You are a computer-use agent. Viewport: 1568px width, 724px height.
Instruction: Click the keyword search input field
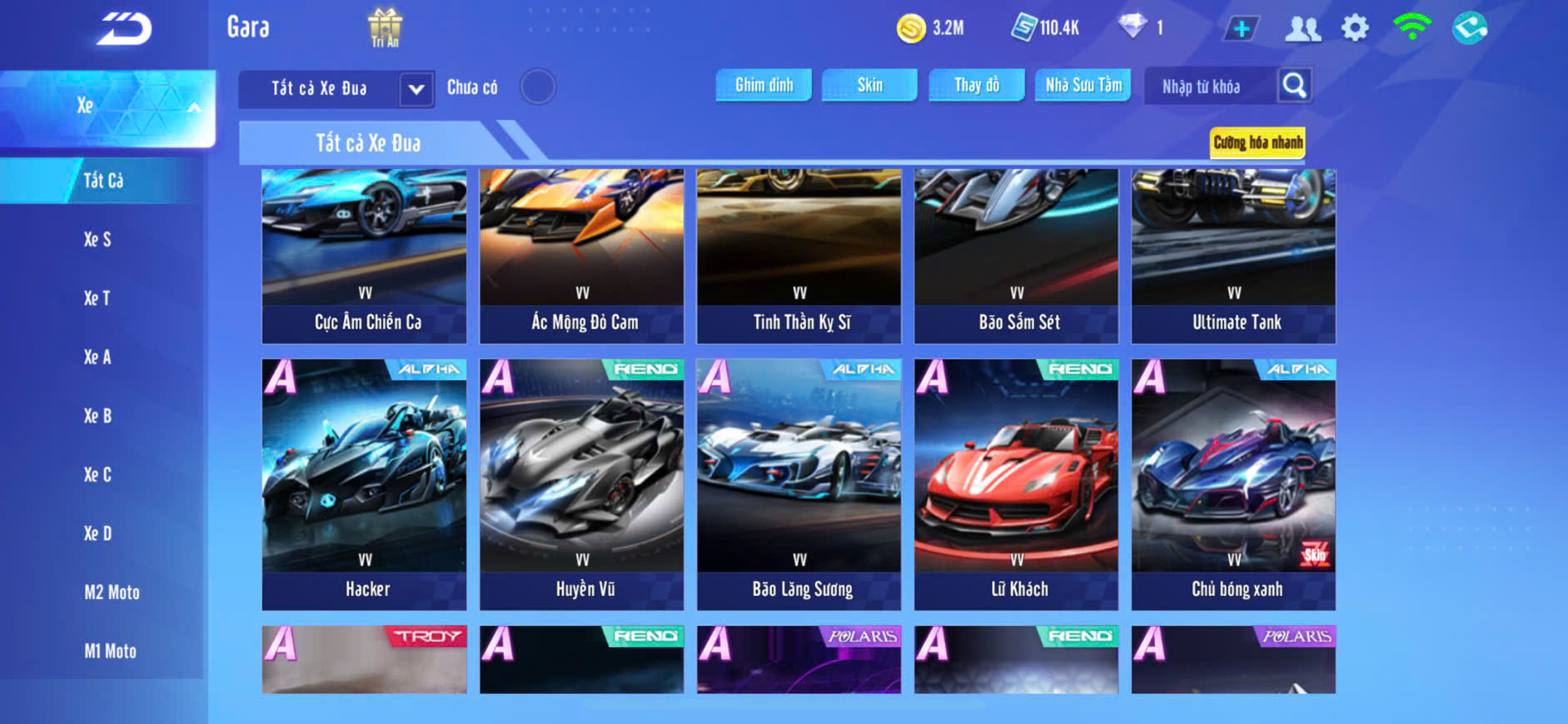click(x=1210, y=87)
